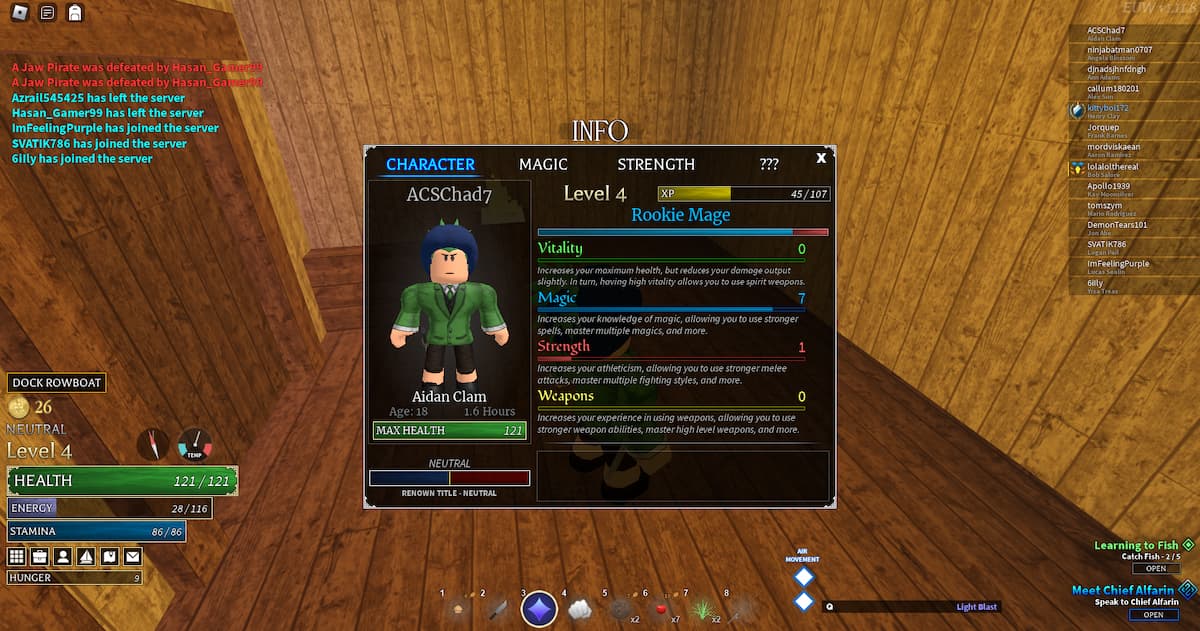Select the fist hotbar slot 4
This screenshot has width=1200, height=631.
point(581,608)
